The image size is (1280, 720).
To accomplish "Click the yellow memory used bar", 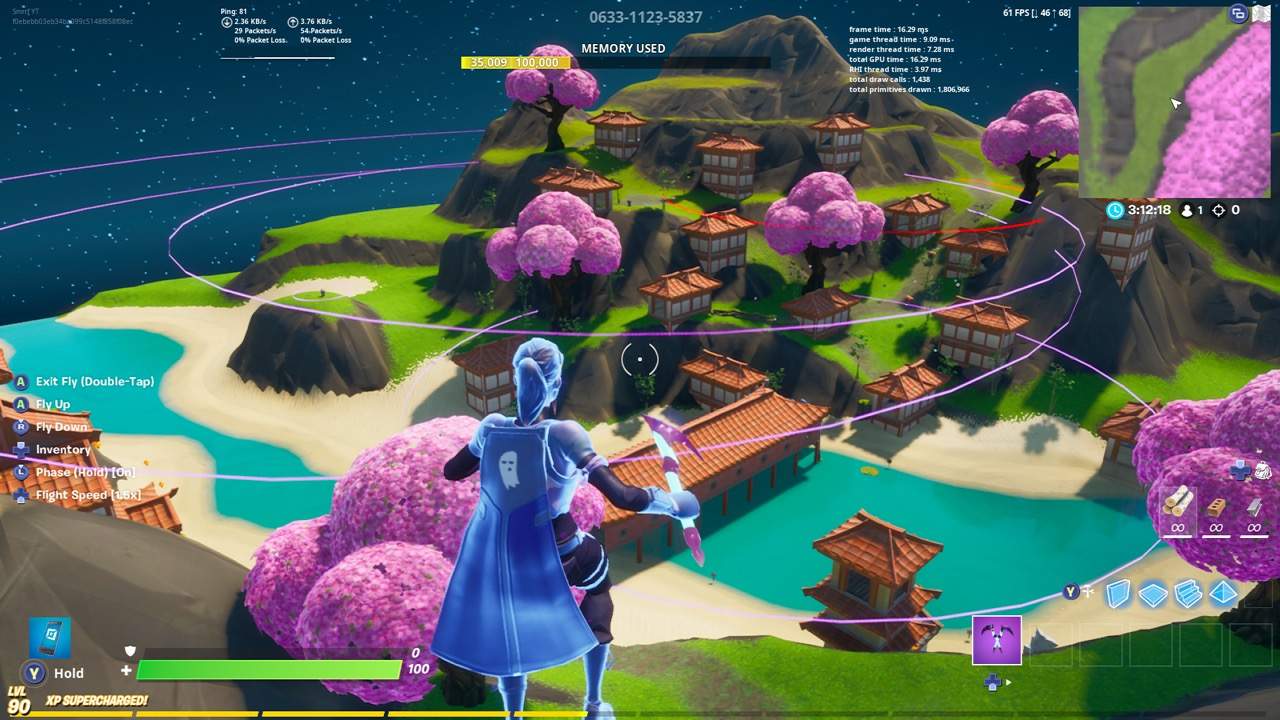I will coord(516,62).
